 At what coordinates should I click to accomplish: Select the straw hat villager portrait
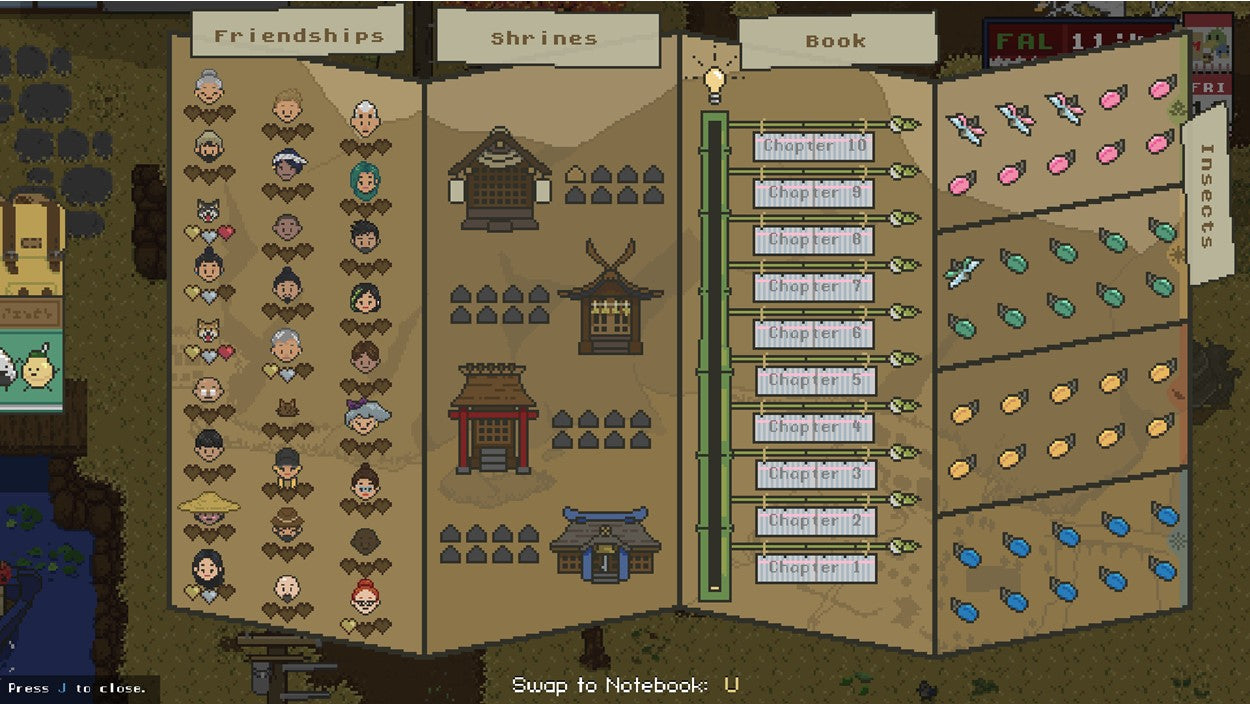209,505
